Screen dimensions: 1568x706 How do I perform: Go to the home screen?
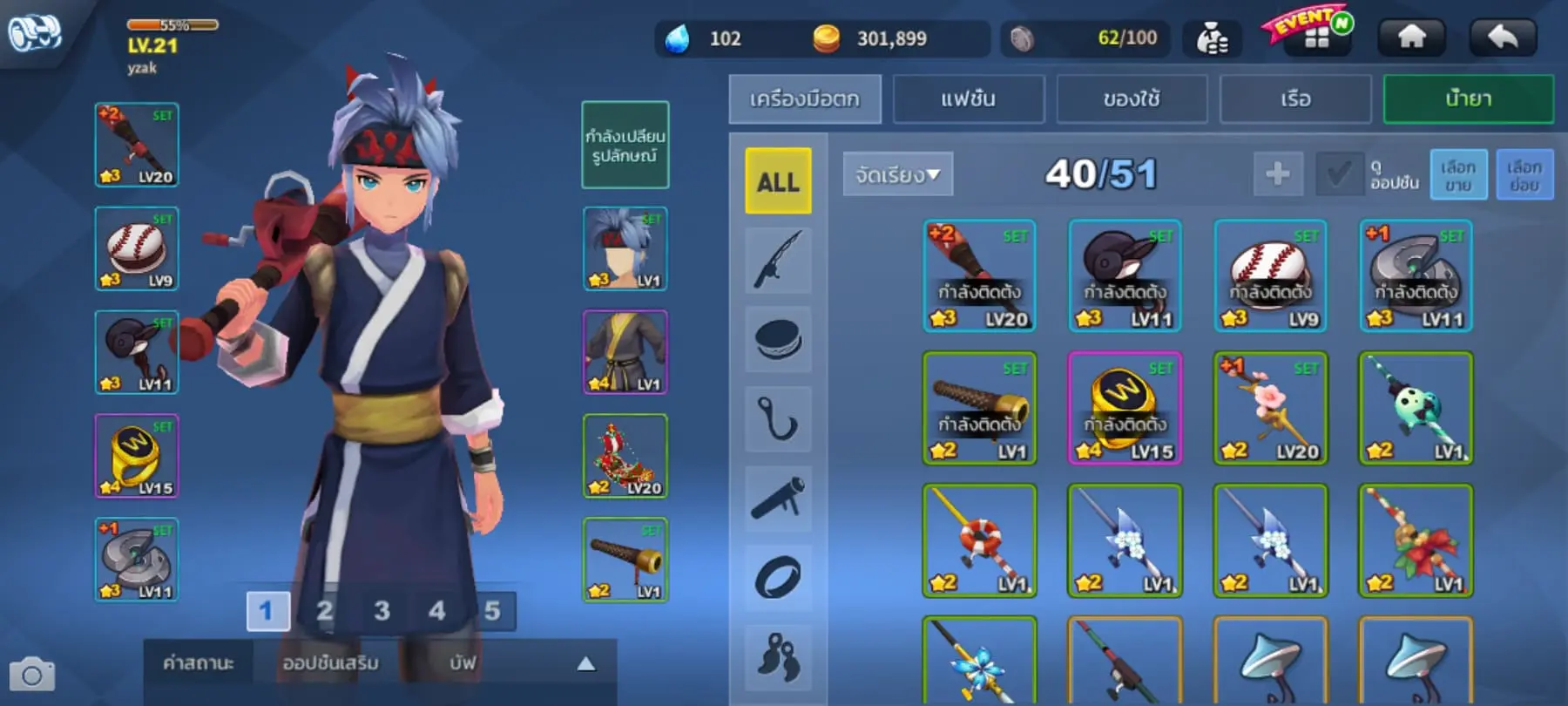(x=1411, y=37)
